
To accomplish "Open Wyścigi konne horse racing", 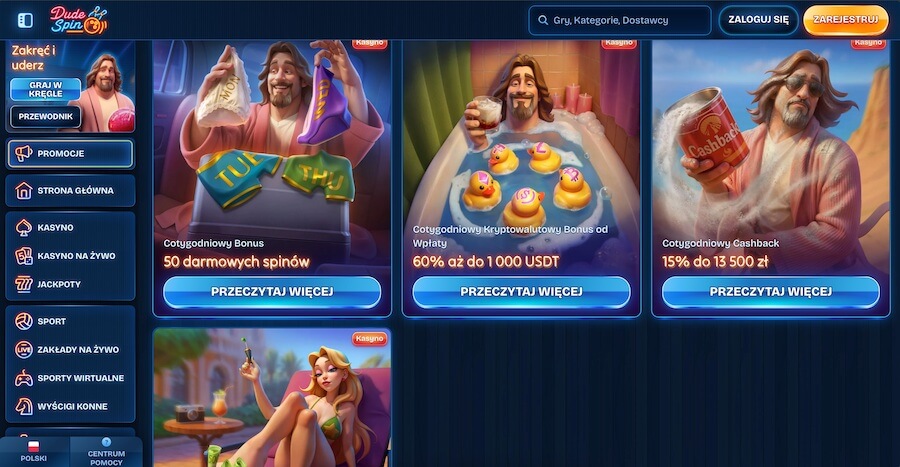I will (70, 406).
